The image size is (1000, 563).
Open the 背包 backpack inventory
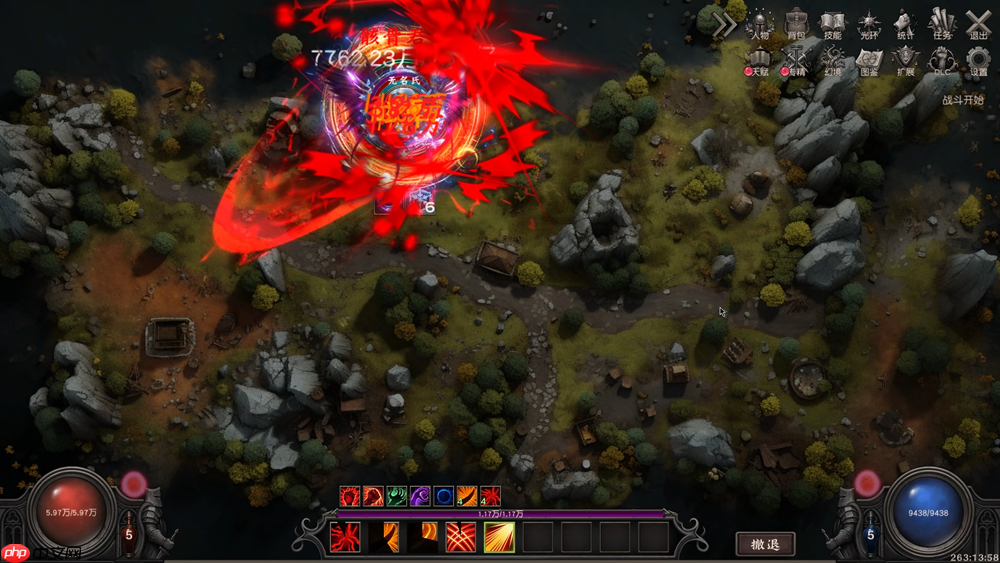click(x=797, y=24)
